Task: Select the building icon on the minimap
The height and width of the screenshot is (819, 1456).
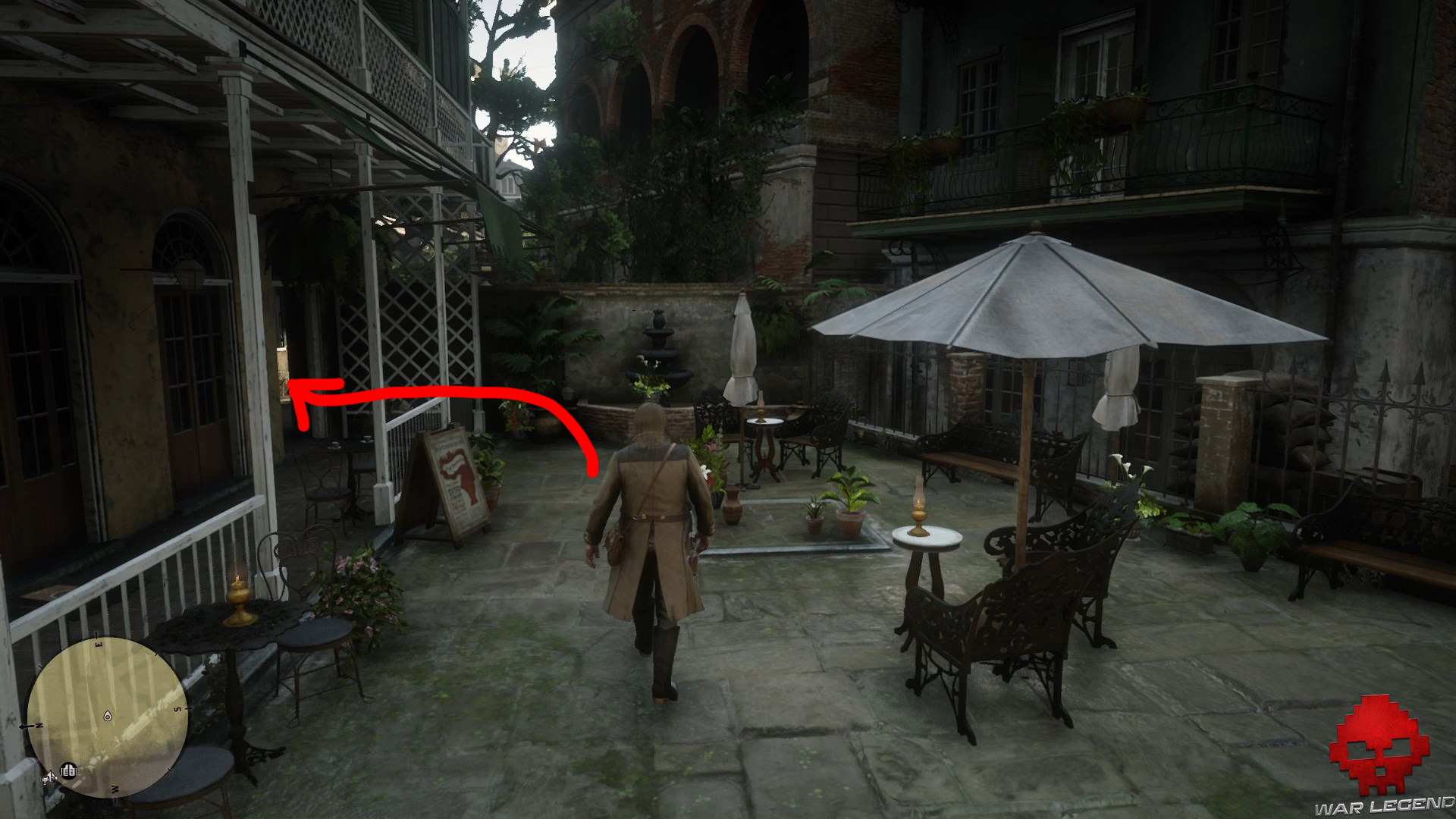Action: tap(69, 770)
